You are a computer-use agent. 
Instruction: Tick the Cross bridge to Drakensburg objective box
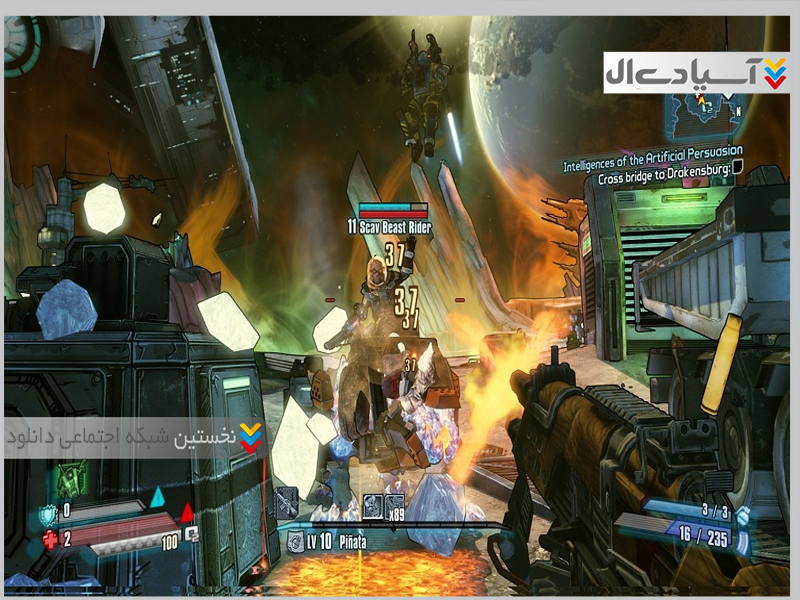[x=737, y=168]
